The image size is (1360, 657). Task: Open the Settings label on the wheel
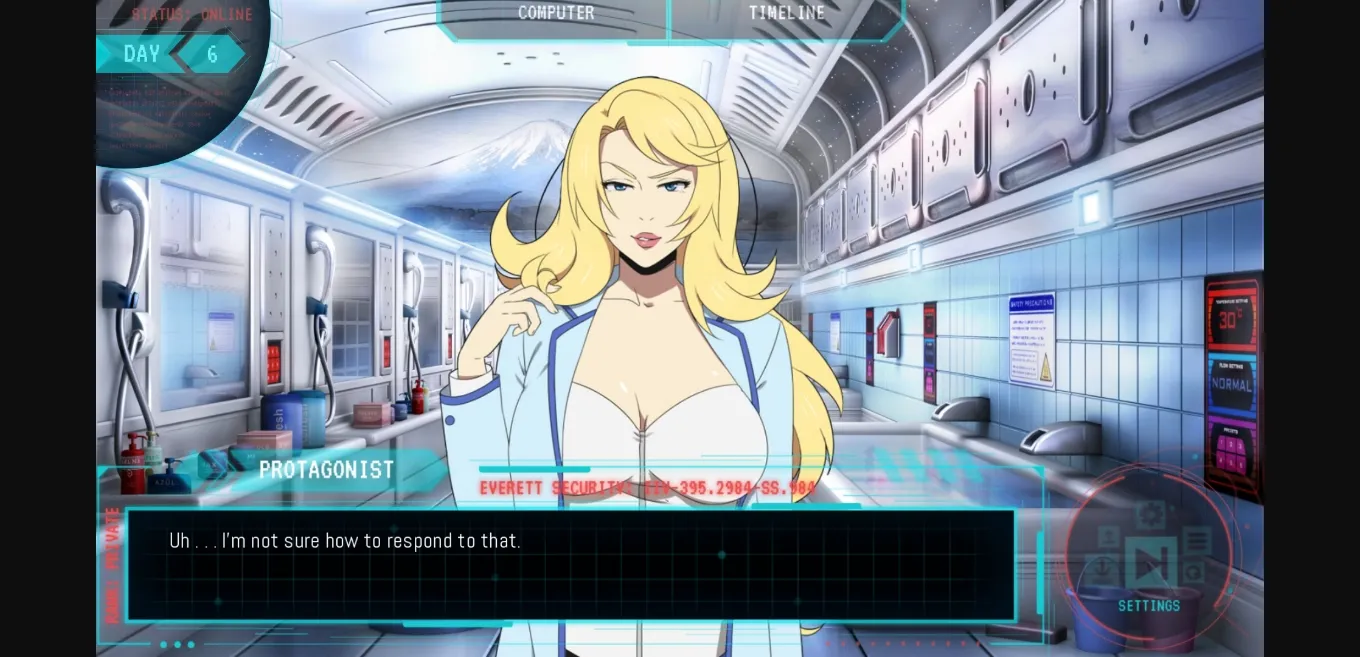(x=1149, y=606)
